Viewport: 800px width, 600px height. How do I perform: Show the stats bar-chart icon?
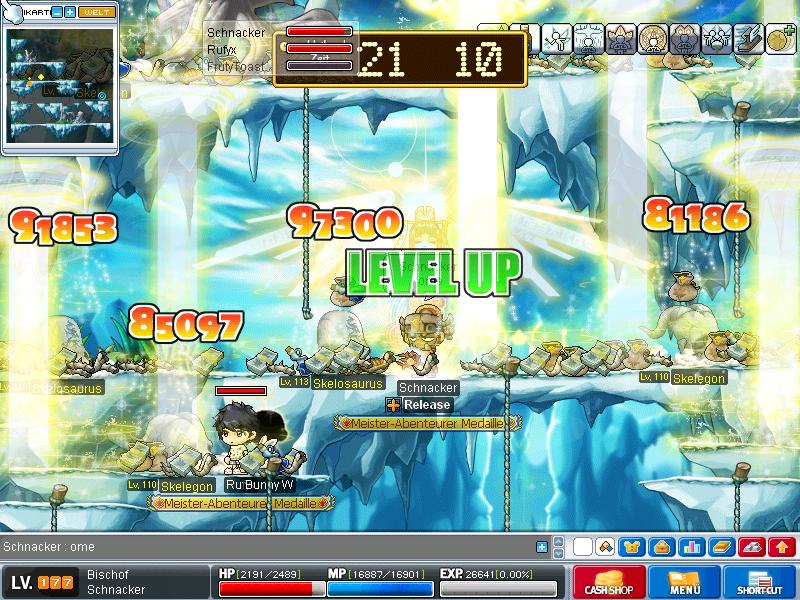tap(691, 547)
